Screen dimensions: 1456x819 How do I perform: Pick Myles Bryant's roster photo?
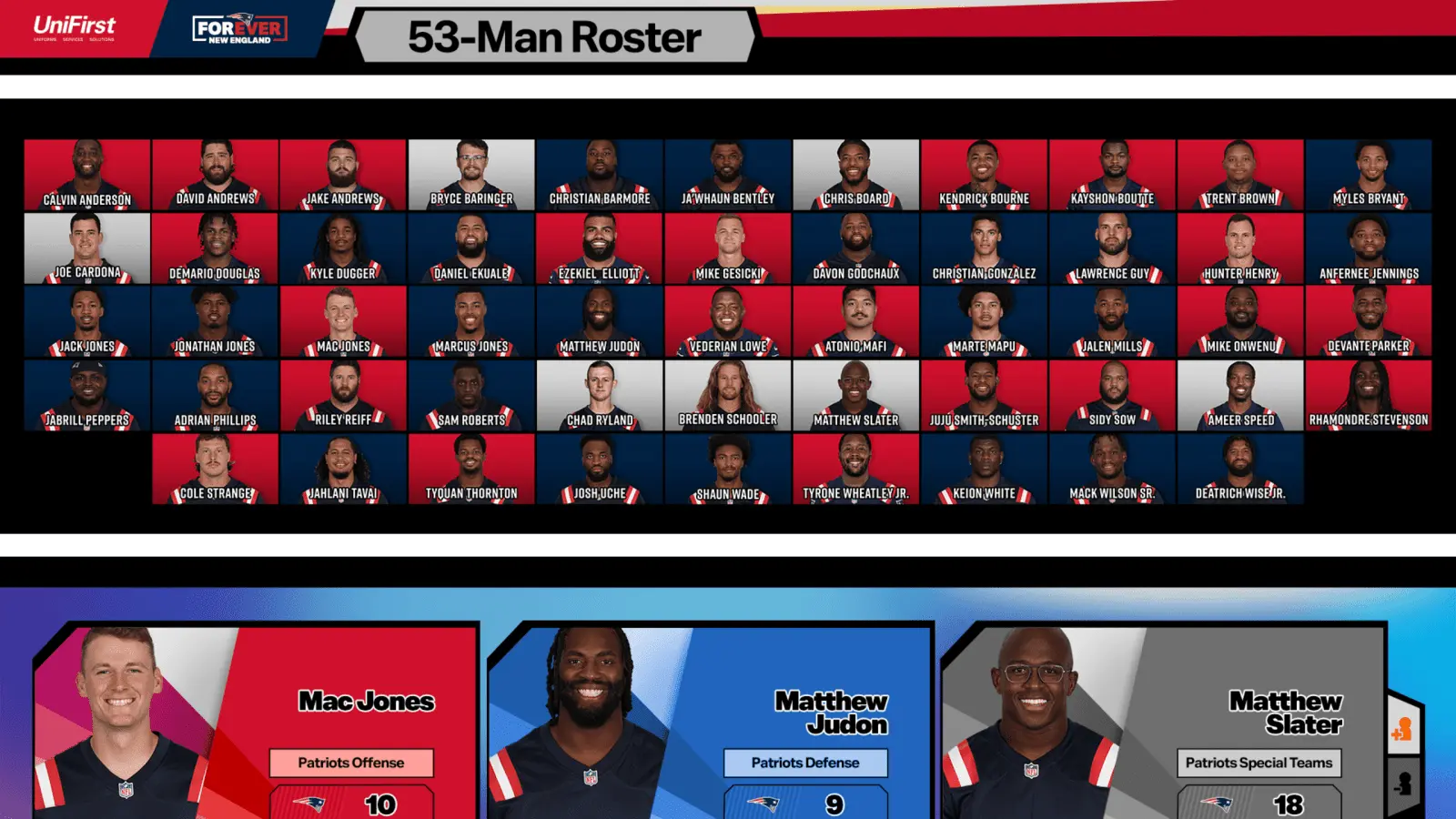[x=1369, y=175]
